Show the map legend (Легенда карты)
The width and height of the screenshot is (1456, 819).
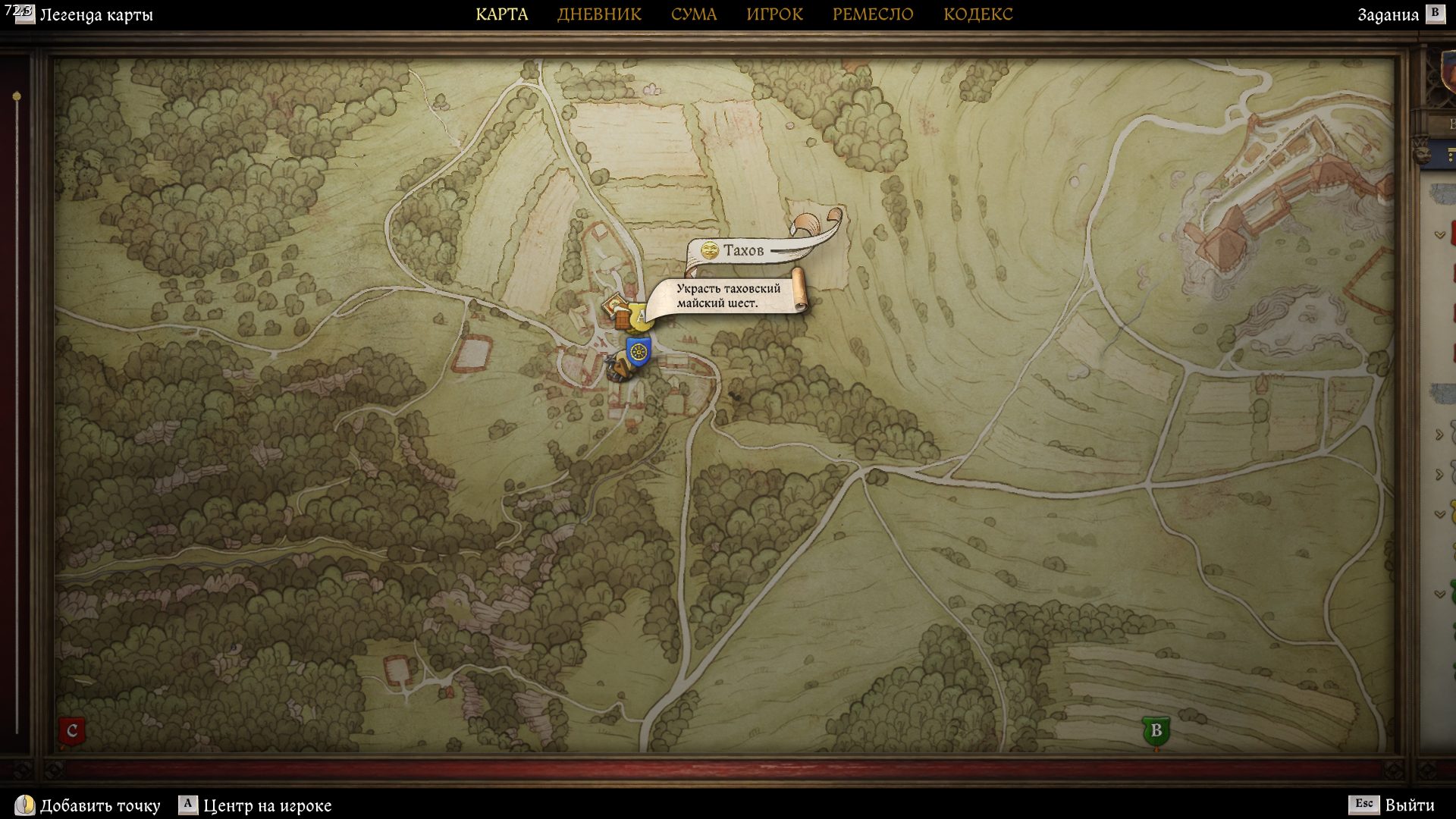click(96, 15)
